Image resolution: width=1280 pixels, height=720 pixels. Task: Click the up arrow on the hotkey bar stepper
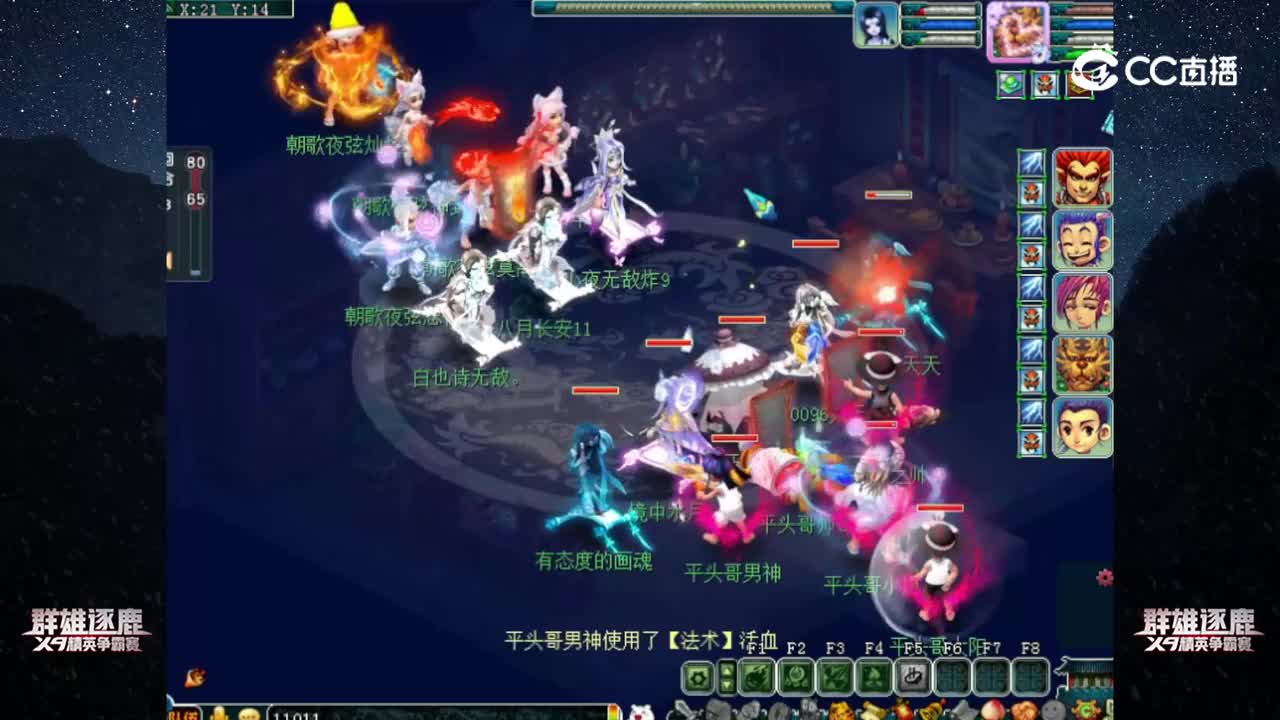tap(725, 669)
